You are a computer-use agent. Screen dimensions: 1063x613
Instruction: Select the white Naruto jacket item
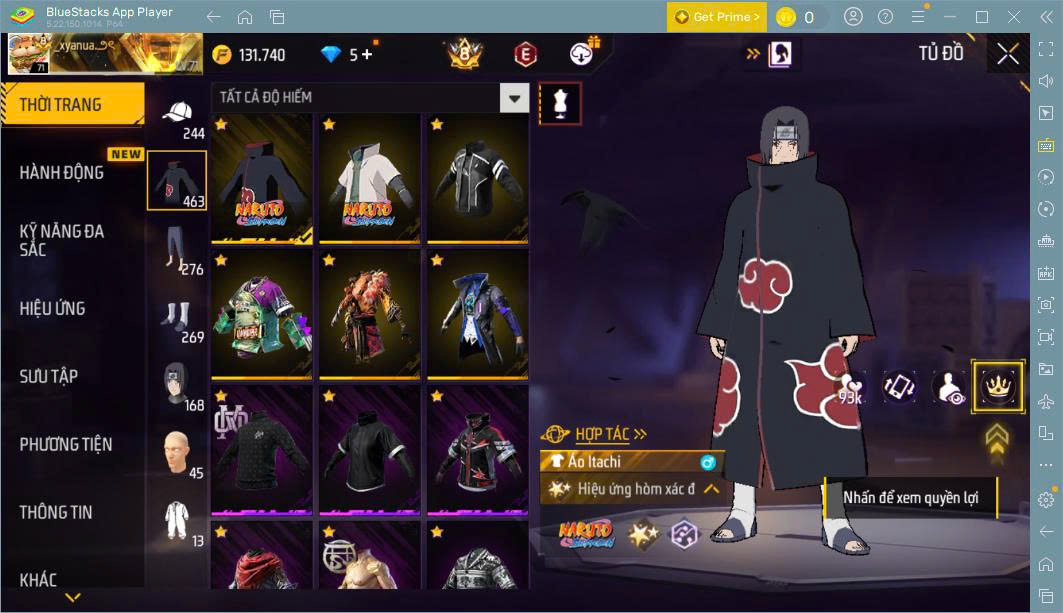click(369, 178)
